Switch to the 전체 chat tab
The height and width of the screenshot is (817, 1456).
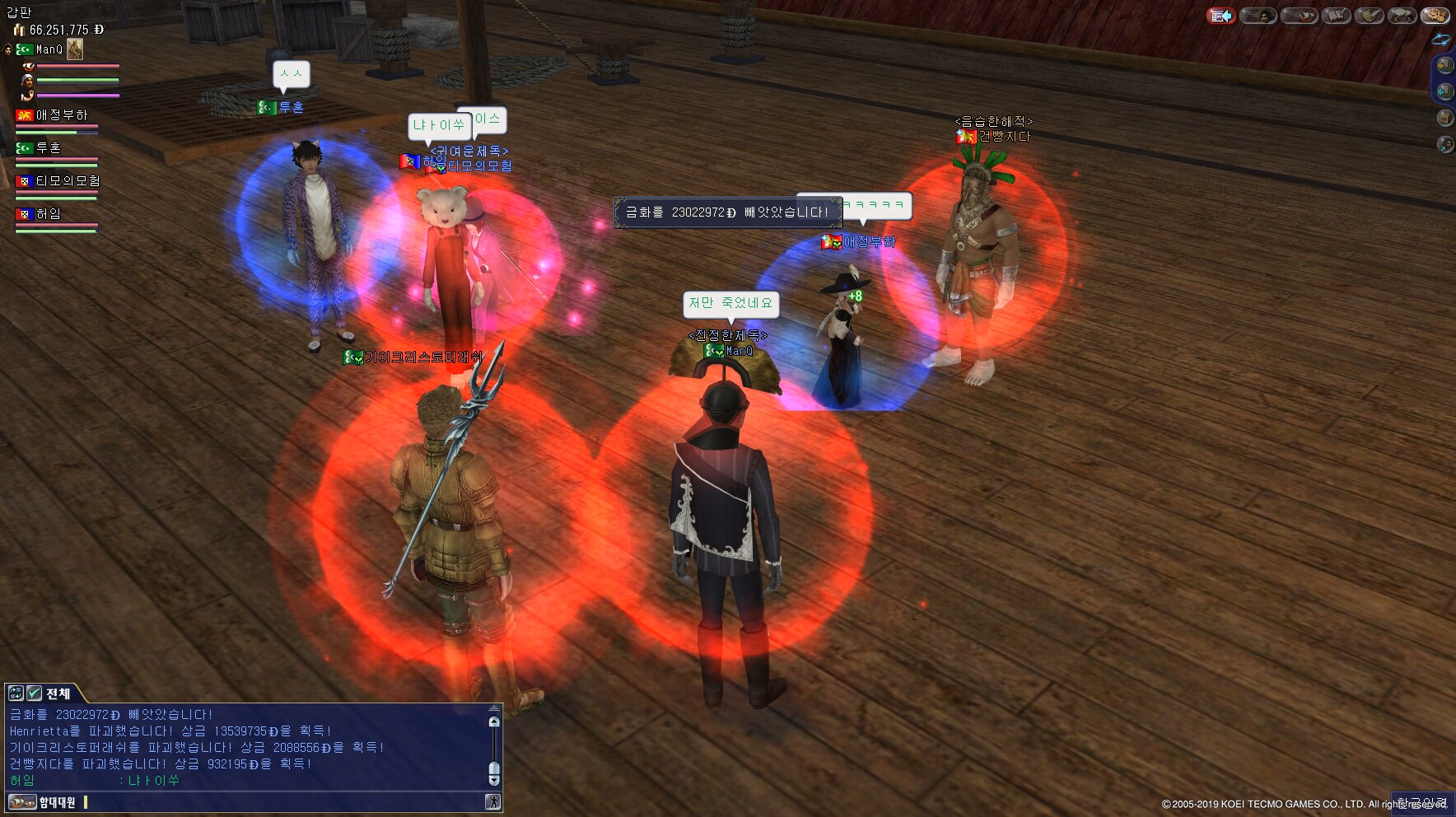(x=58, y=693)
